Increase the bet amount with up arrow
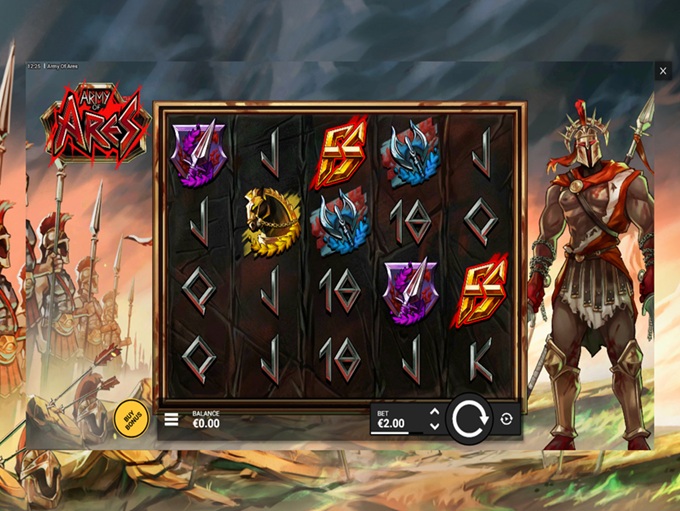The image size is (680, 511). (x=434, y=413)
